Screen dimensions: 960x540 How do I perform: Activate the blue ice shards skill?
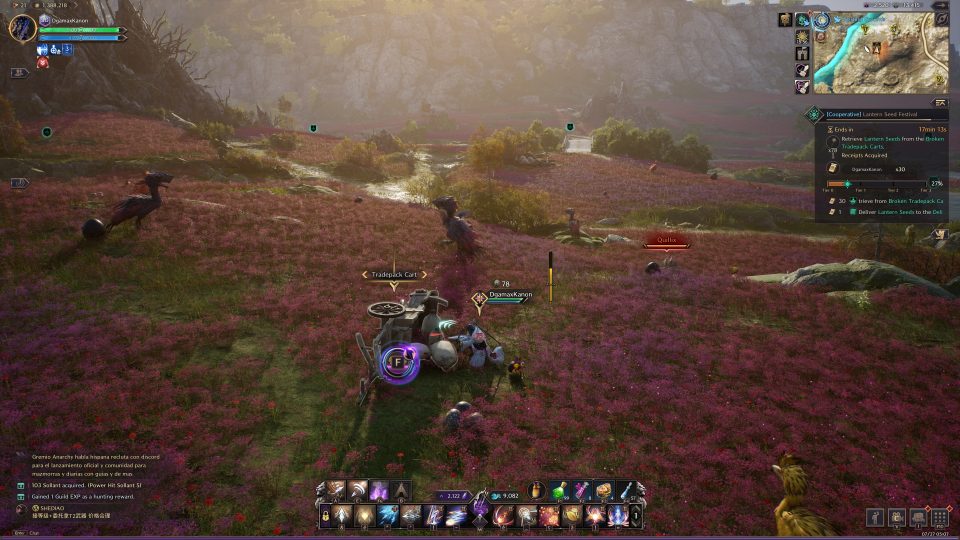pyautogui.click(x=388, y=516)
